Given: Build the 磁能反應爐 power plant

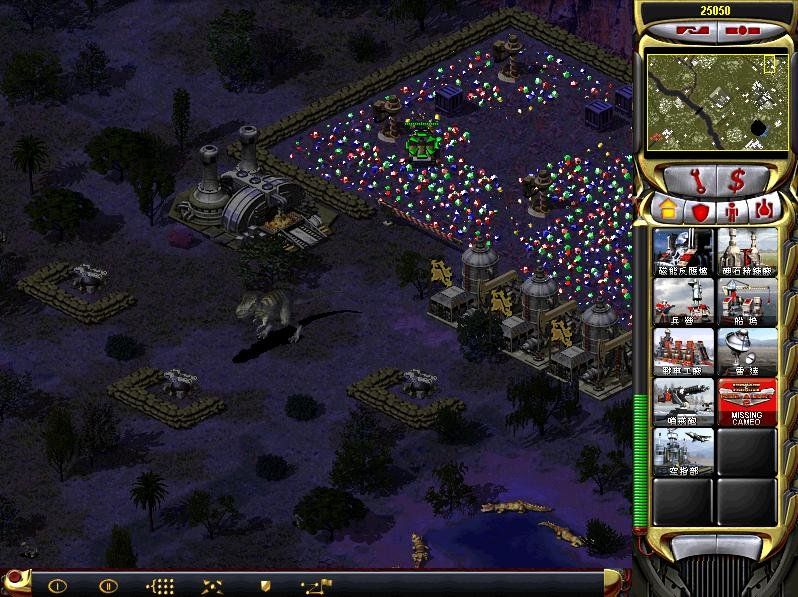Looking at the screenshot, I should (x=683, y=251).
